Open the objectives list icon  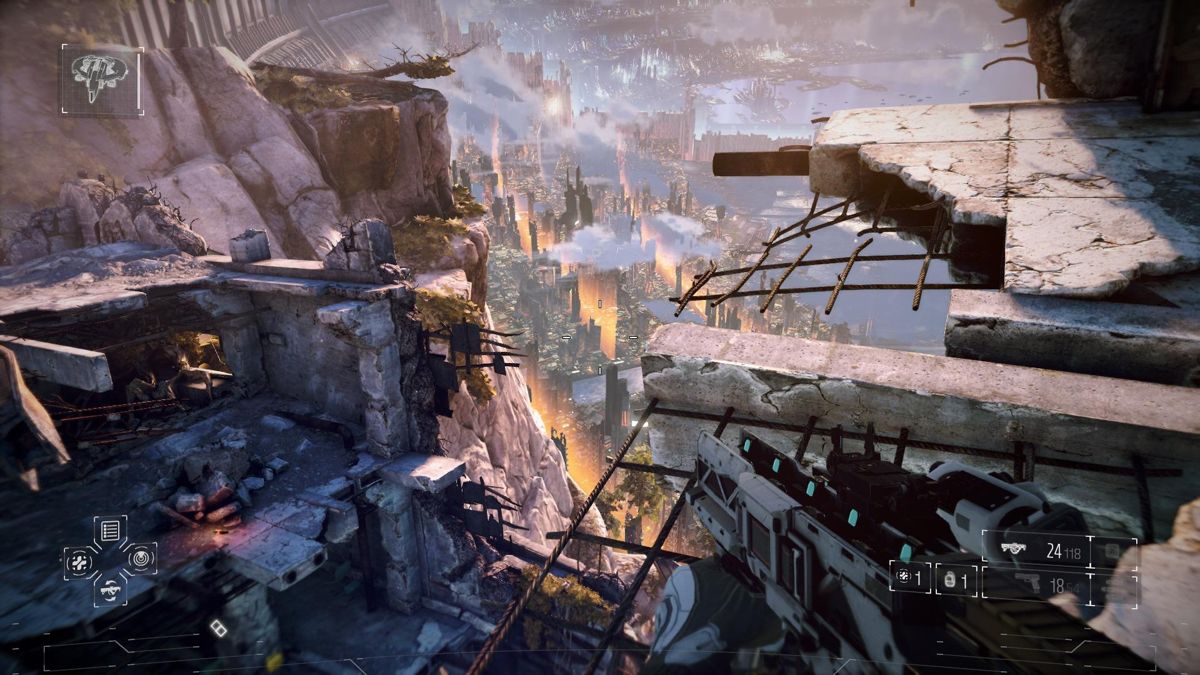click(x=110, y=531)
